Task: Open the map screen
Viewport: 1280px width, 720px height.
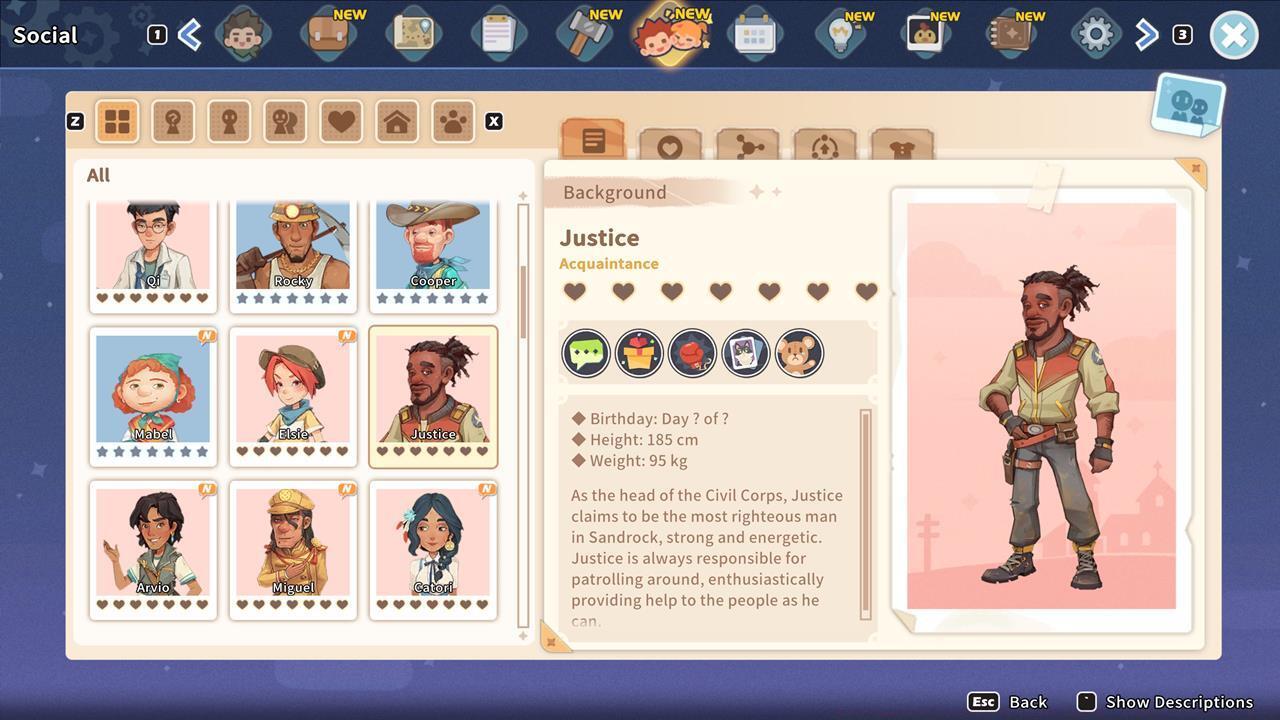Action: [414, 33]
